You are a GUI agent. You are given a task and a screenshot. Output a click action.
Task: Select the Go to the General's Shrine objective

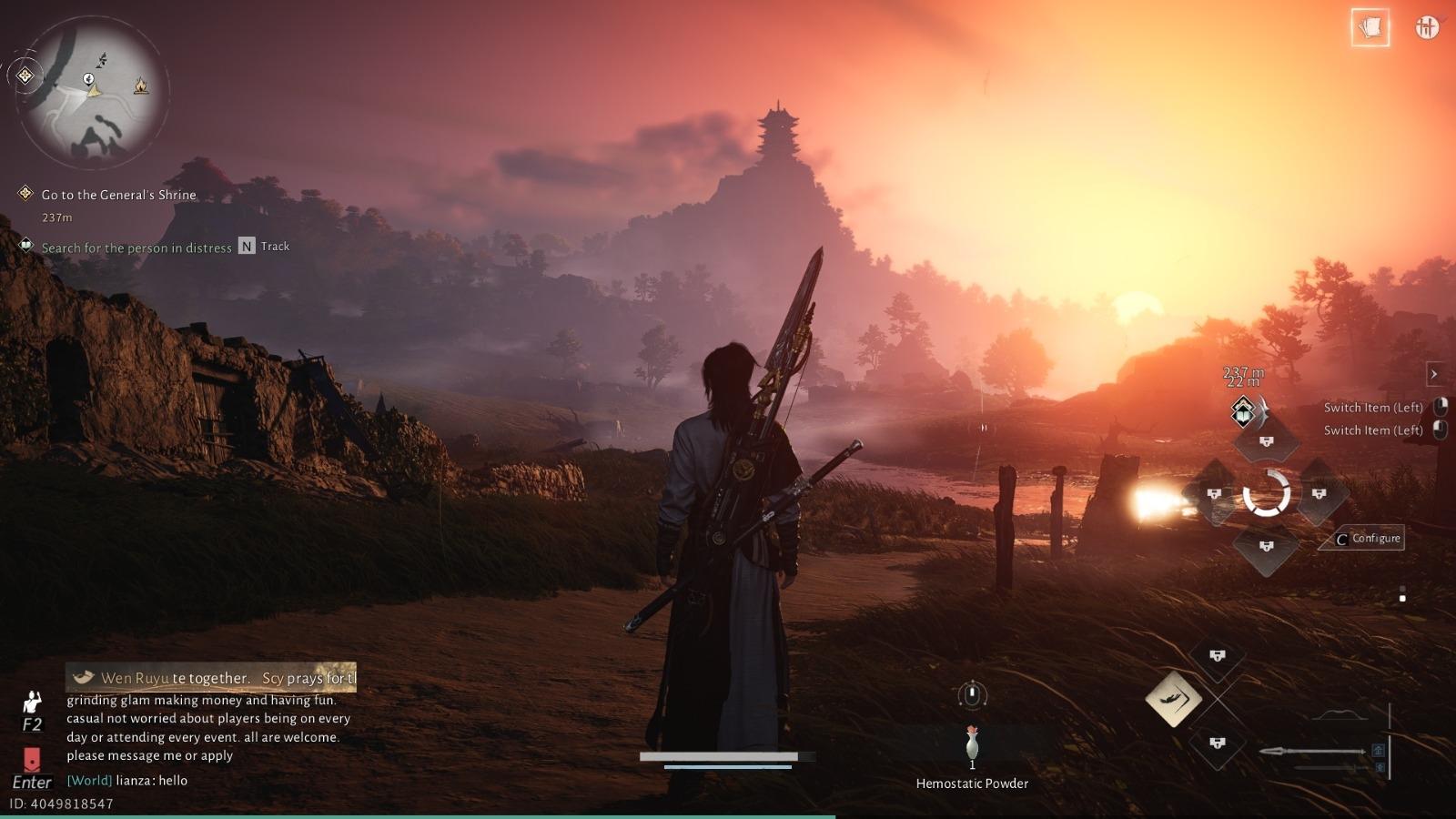pyautogui.click(x=118, y=195)
